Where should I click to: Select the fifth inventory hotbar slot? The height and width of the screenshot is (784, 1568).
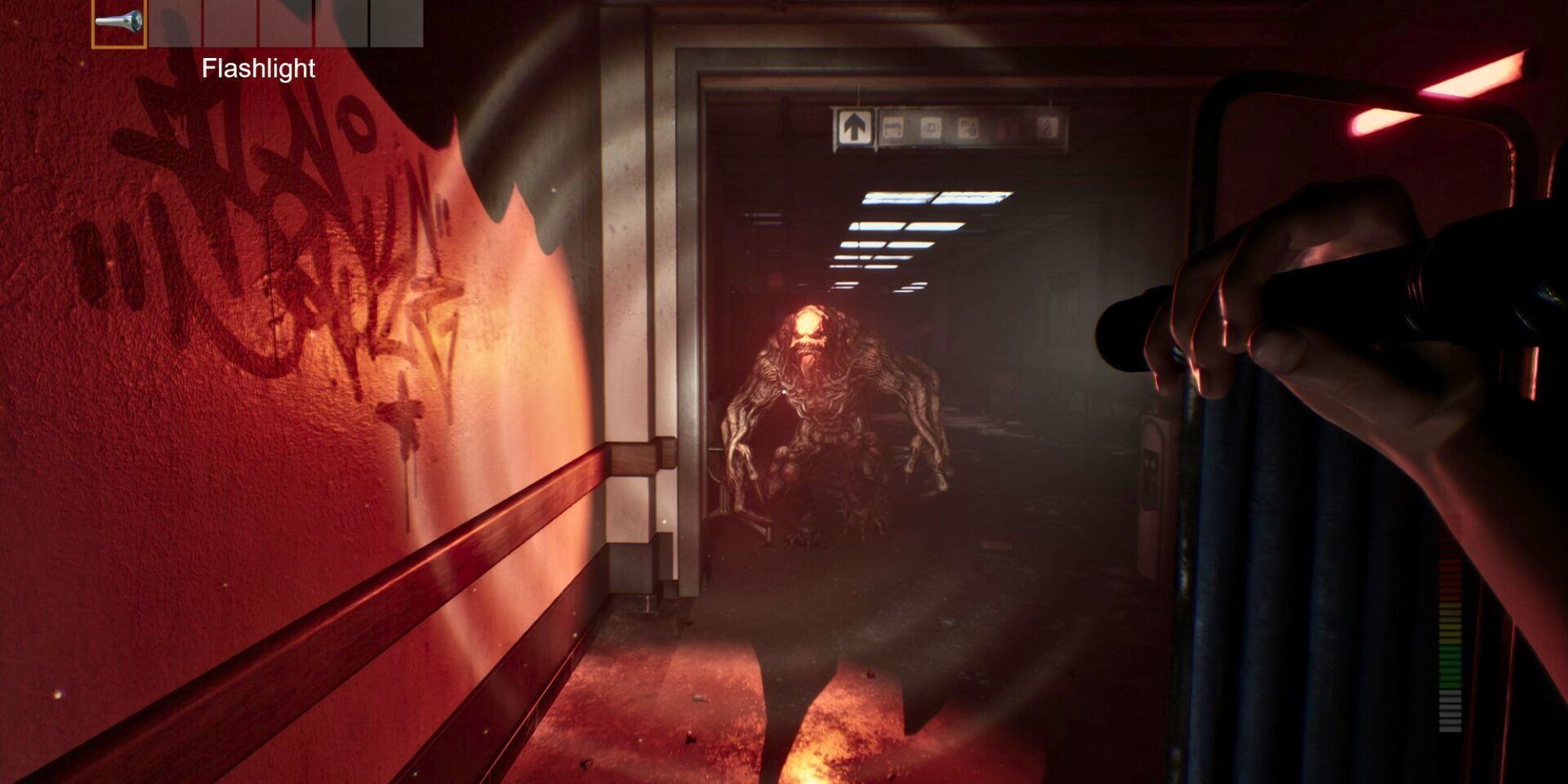point(339,24)
